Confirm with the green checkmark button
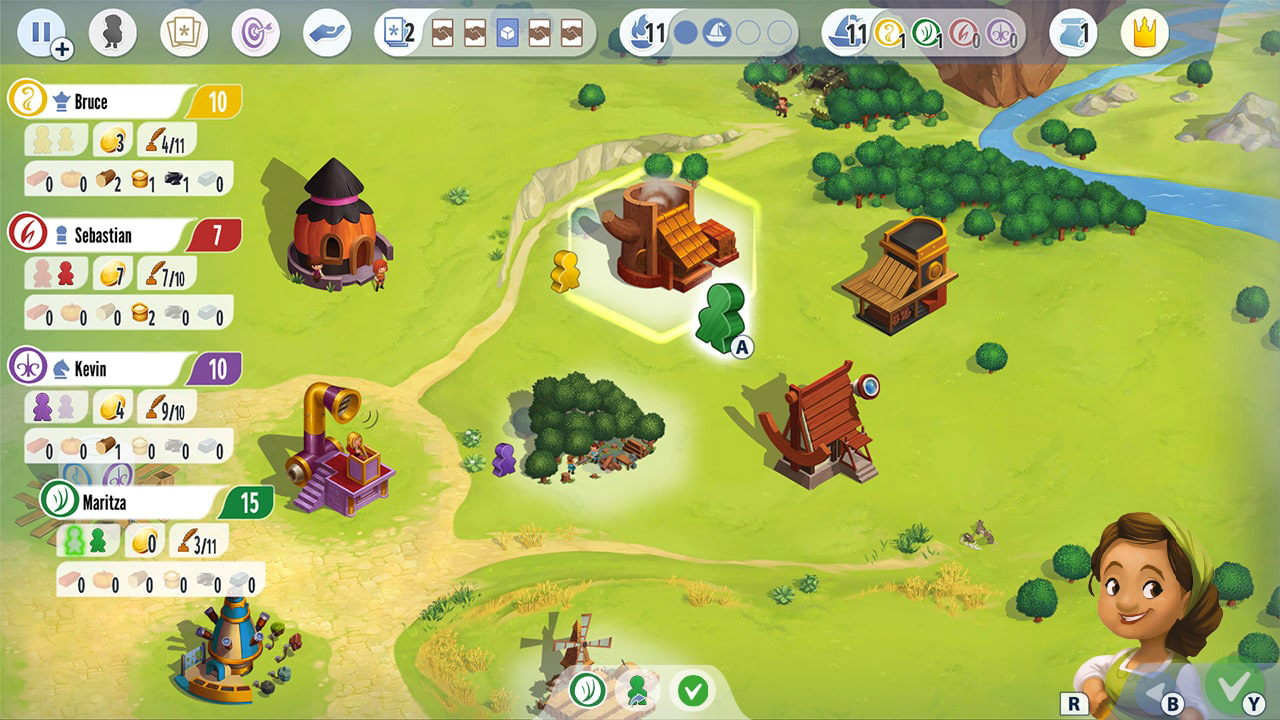The image size is (1280, 720). [693, 690]
